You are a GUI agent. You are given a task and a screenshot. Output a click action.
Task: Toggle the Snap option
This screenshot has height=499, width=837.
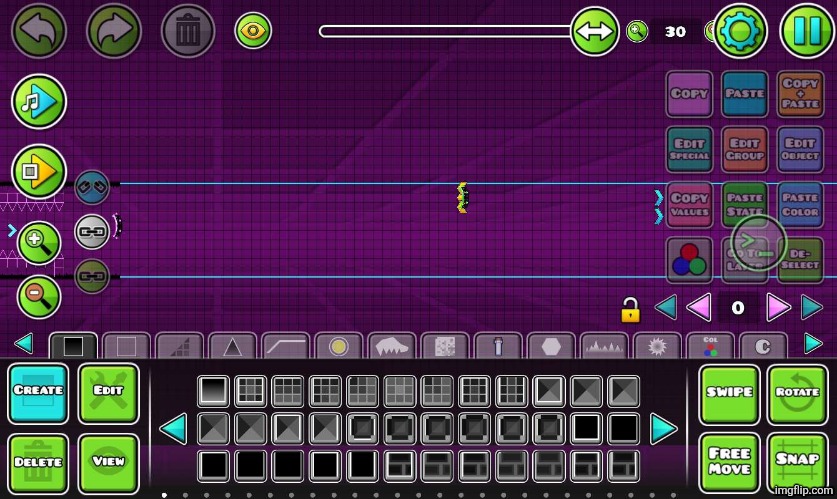[797, 463]
